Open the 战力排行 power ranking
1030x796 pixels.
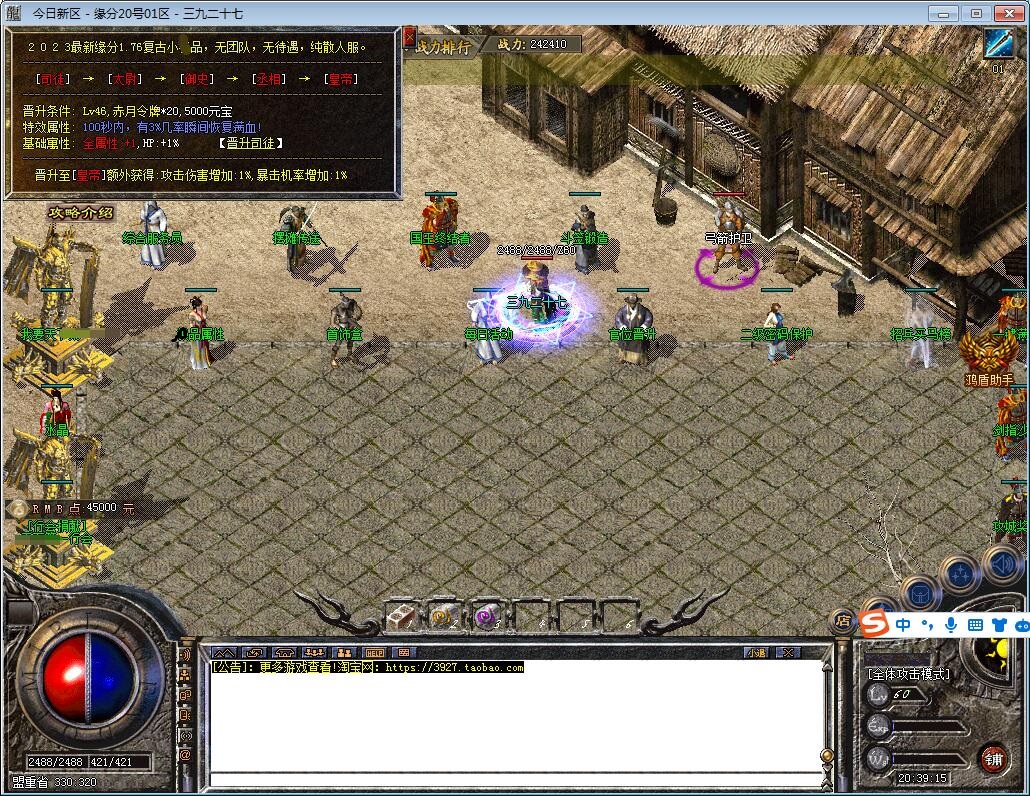point(444,46)
